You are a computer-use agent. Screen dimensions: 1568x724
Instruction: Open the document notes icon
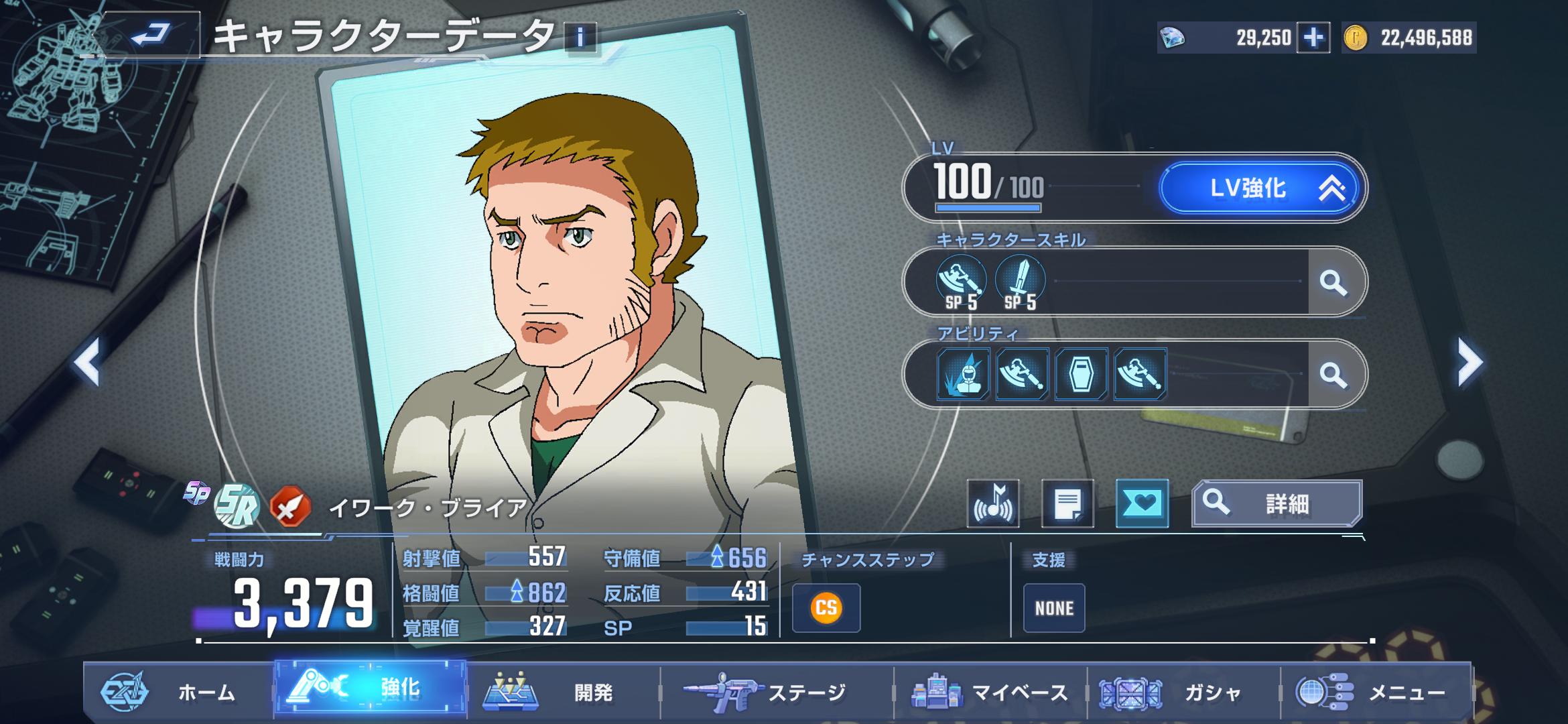(x=1067, y=504)
